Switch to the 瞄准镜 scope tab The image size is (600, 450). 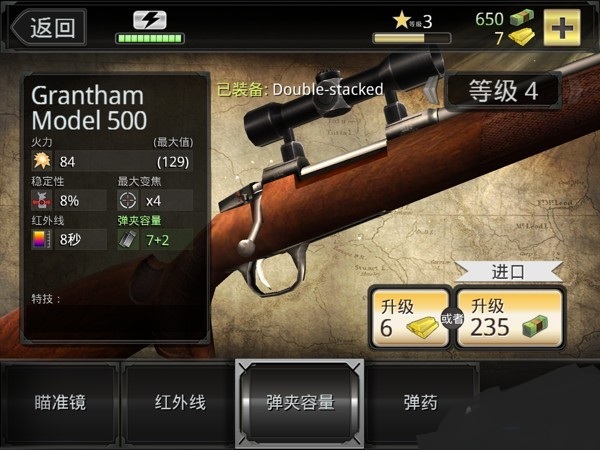tap(60, 403)
